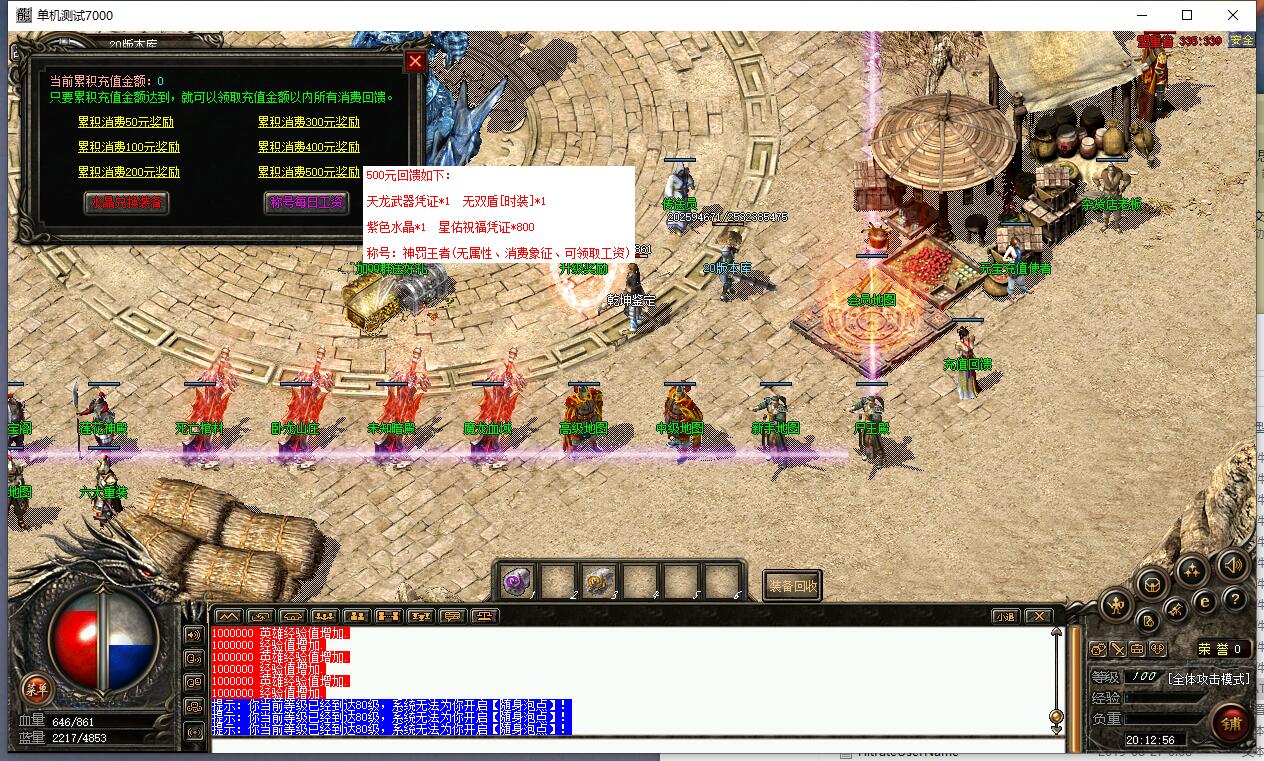Open the 累积消费300元奖励 reward link
This screenshot has height=761, width=1264.
309,122
